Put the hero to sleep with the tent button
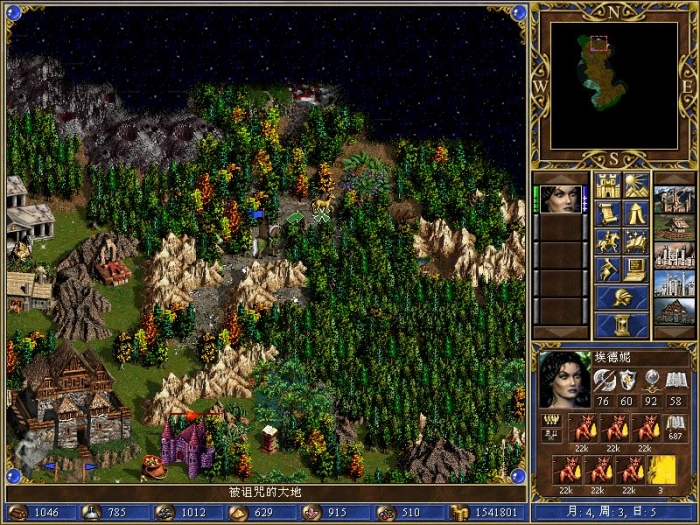Image resolution: width=700 pixels, height=525 pixels. pyautogui.click(x=635, y=214)
